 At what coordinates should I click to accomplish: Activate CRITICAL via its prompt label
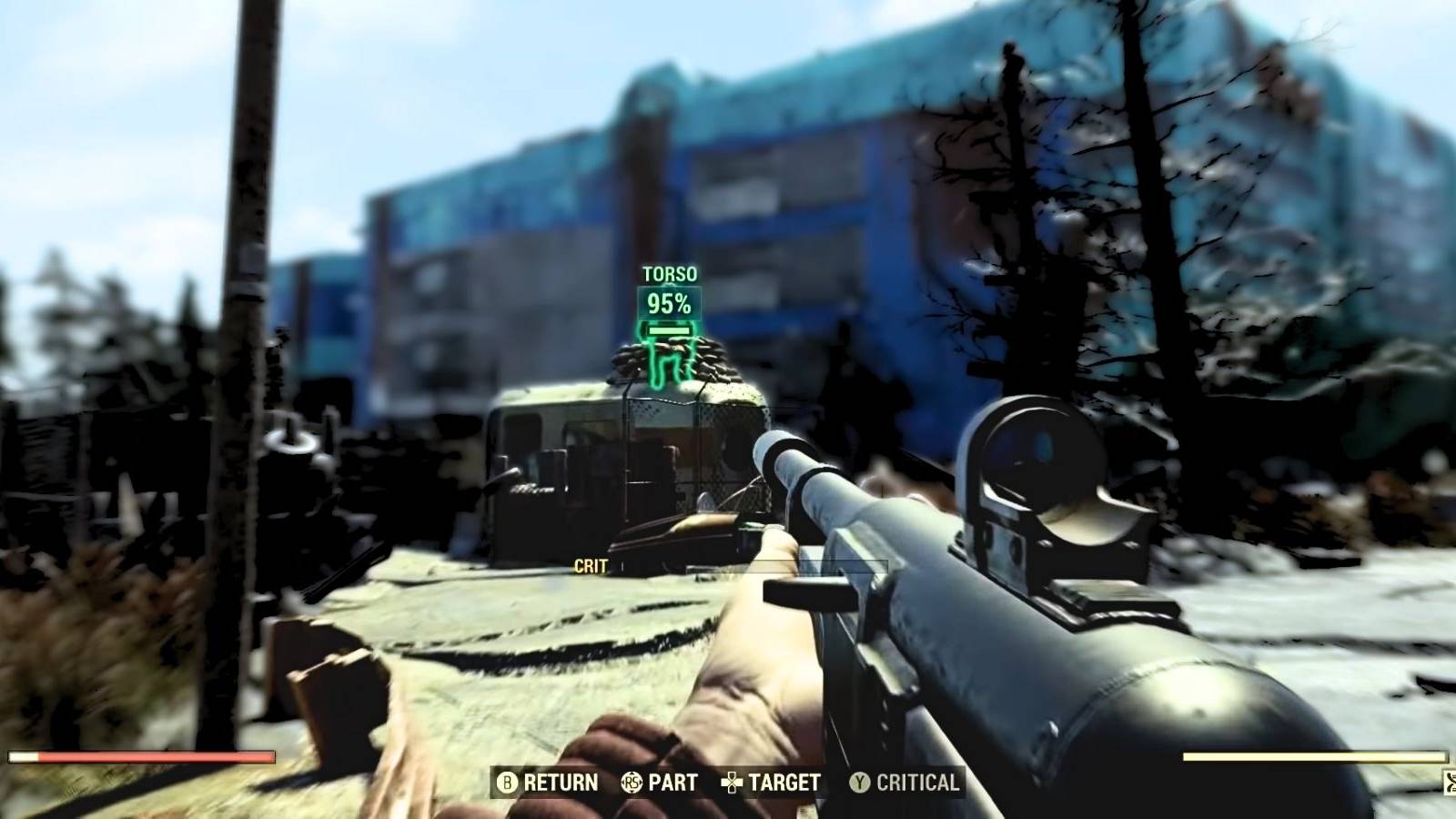click(916, 783)
